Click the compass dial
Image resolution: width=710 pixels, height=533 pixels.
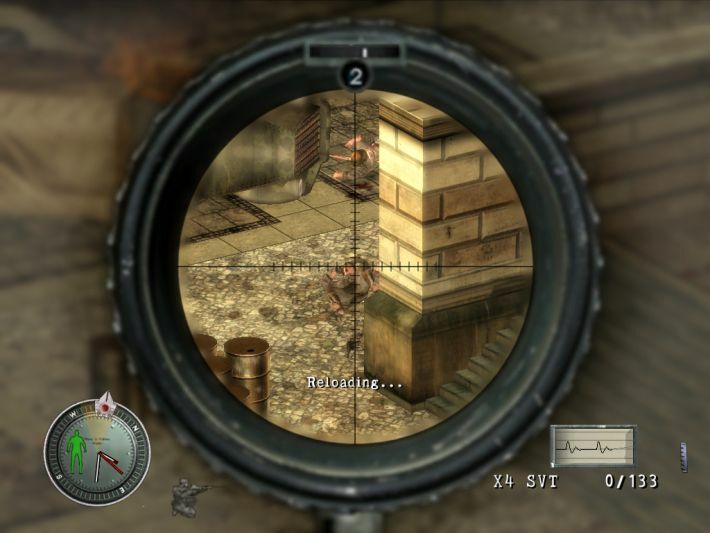click(x=97, y=452)
